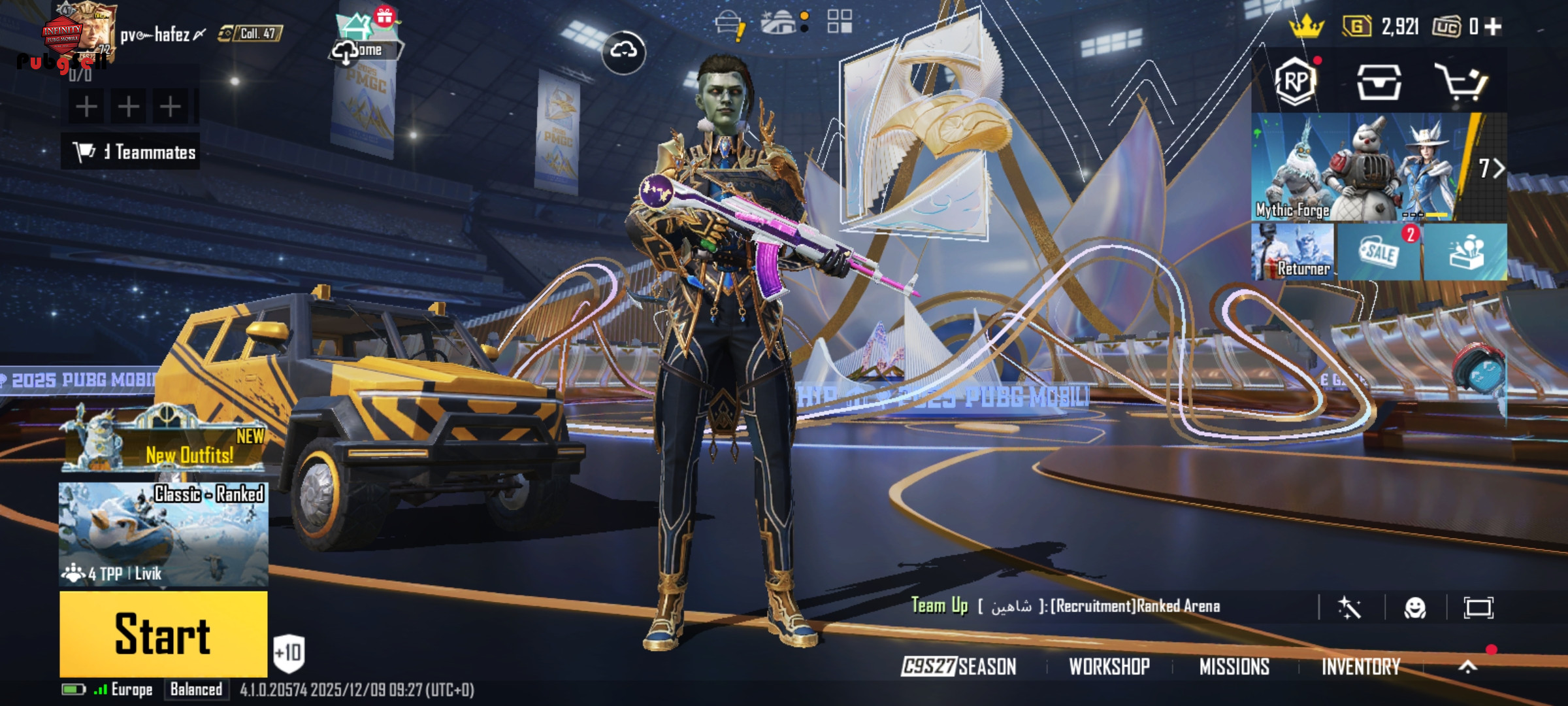Screen dimensions: 1568x706
Task: View the C9S27 Season page
Action: pos(959,667)
